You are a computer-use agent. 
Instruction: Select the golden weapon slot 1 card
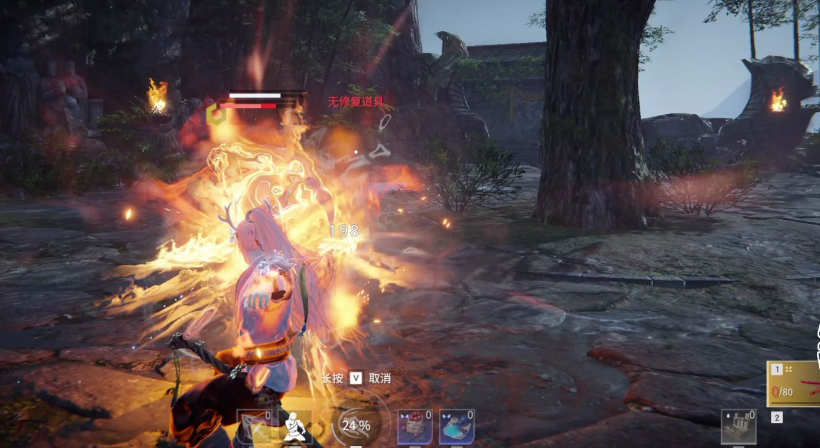[794, 383]
